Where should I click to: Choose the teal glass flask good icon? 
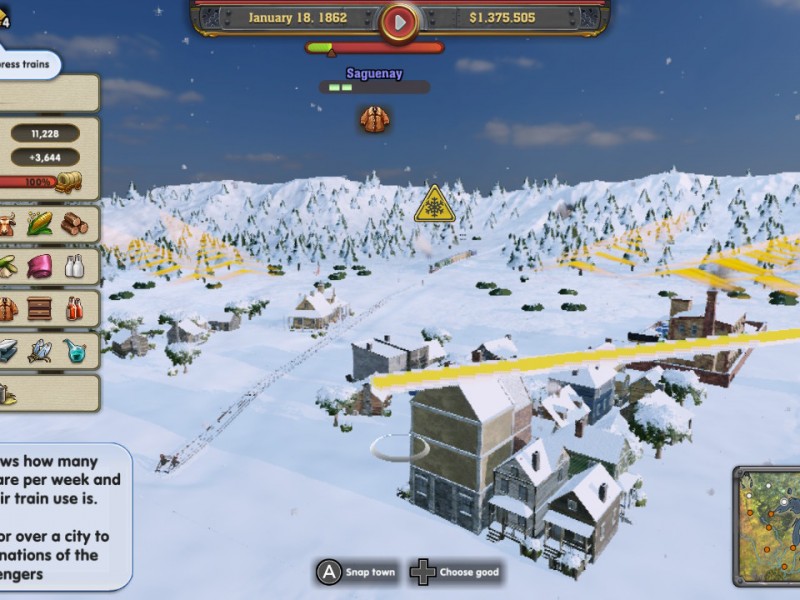(x=74, y=350)
